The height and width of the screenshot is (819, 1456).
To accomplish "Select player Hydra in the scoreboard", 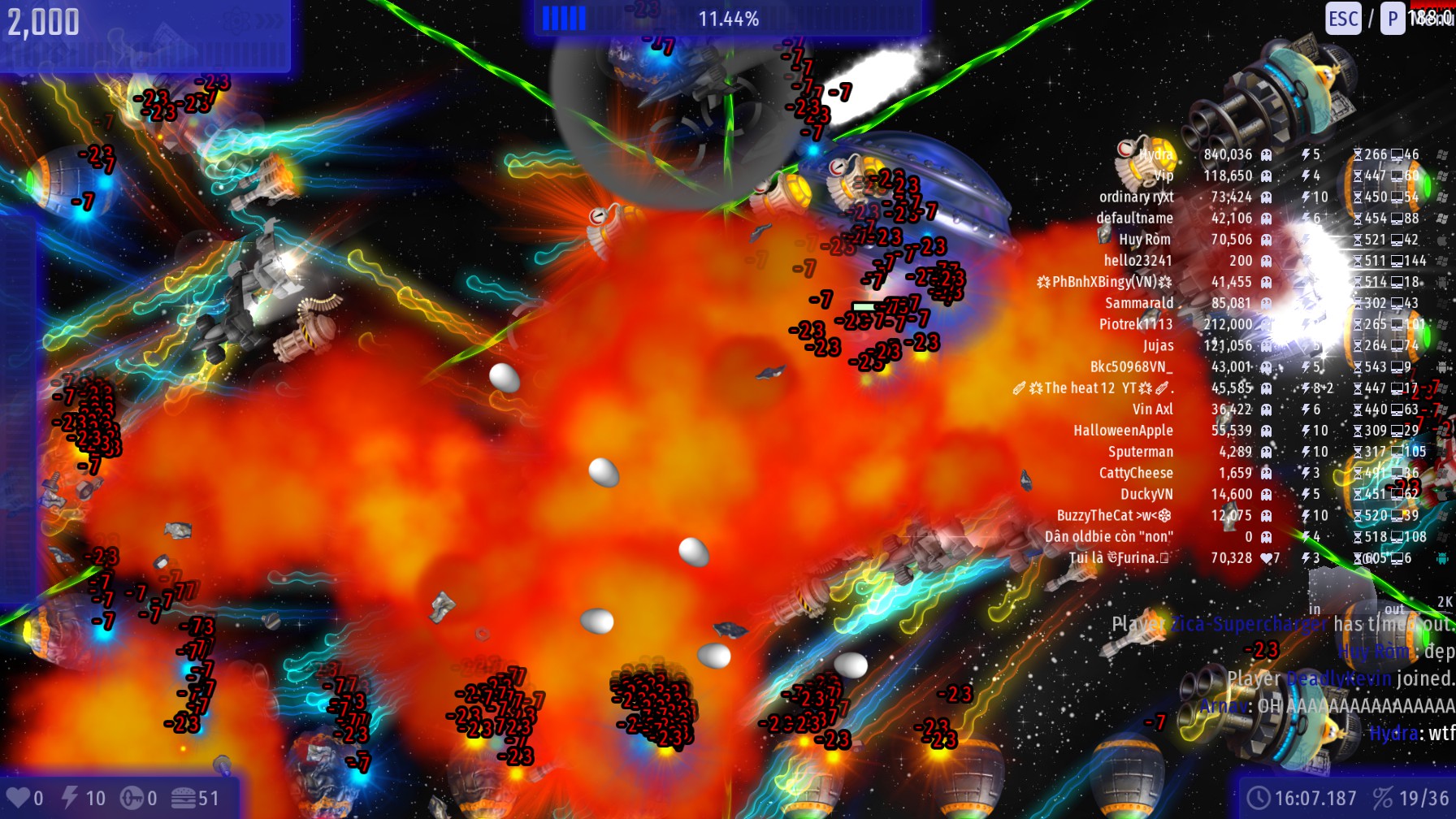I will coord(1155,154).
